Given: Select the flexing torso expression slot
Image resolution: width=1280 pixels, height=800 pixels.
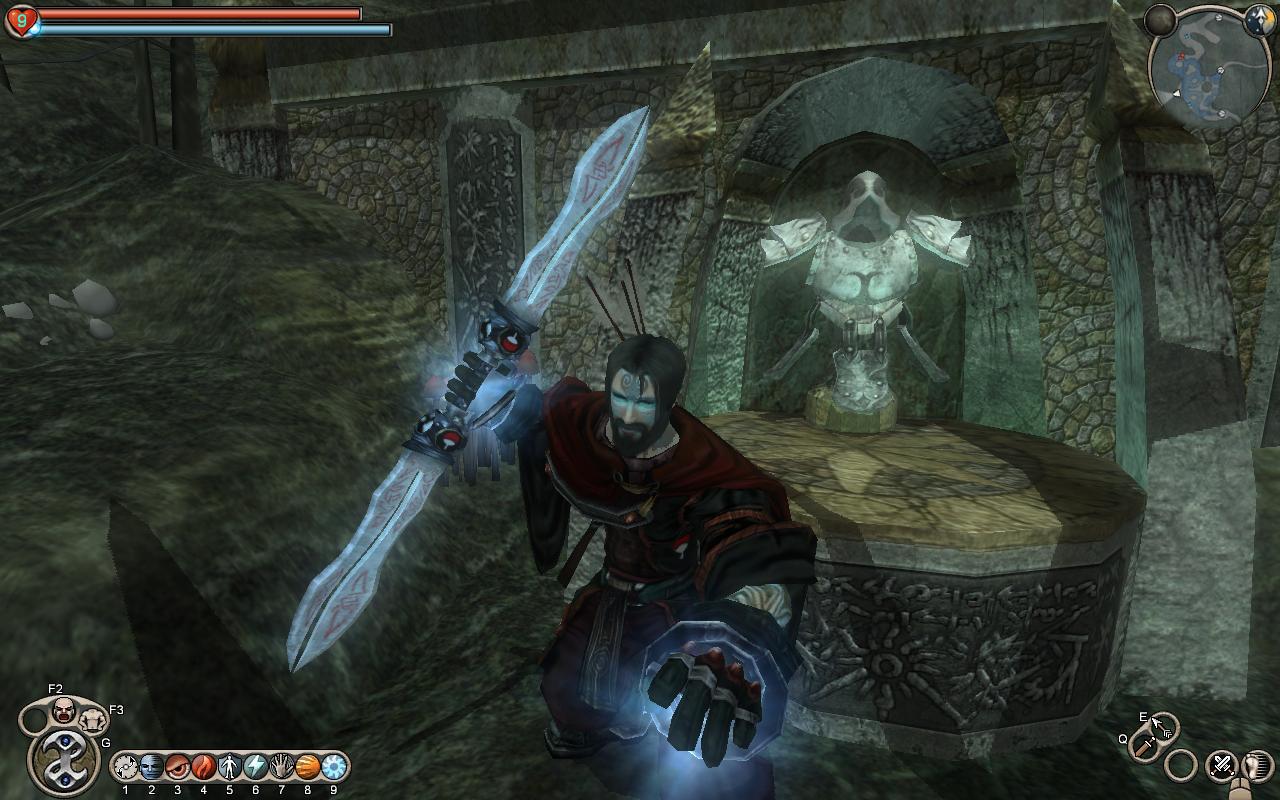Looking at the screenshot, I should 93,719.
